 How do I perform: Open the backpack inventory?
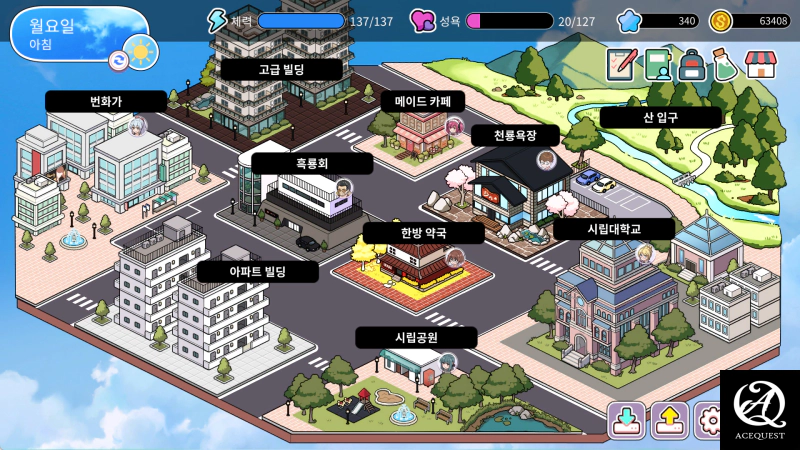tap(692, 64)
